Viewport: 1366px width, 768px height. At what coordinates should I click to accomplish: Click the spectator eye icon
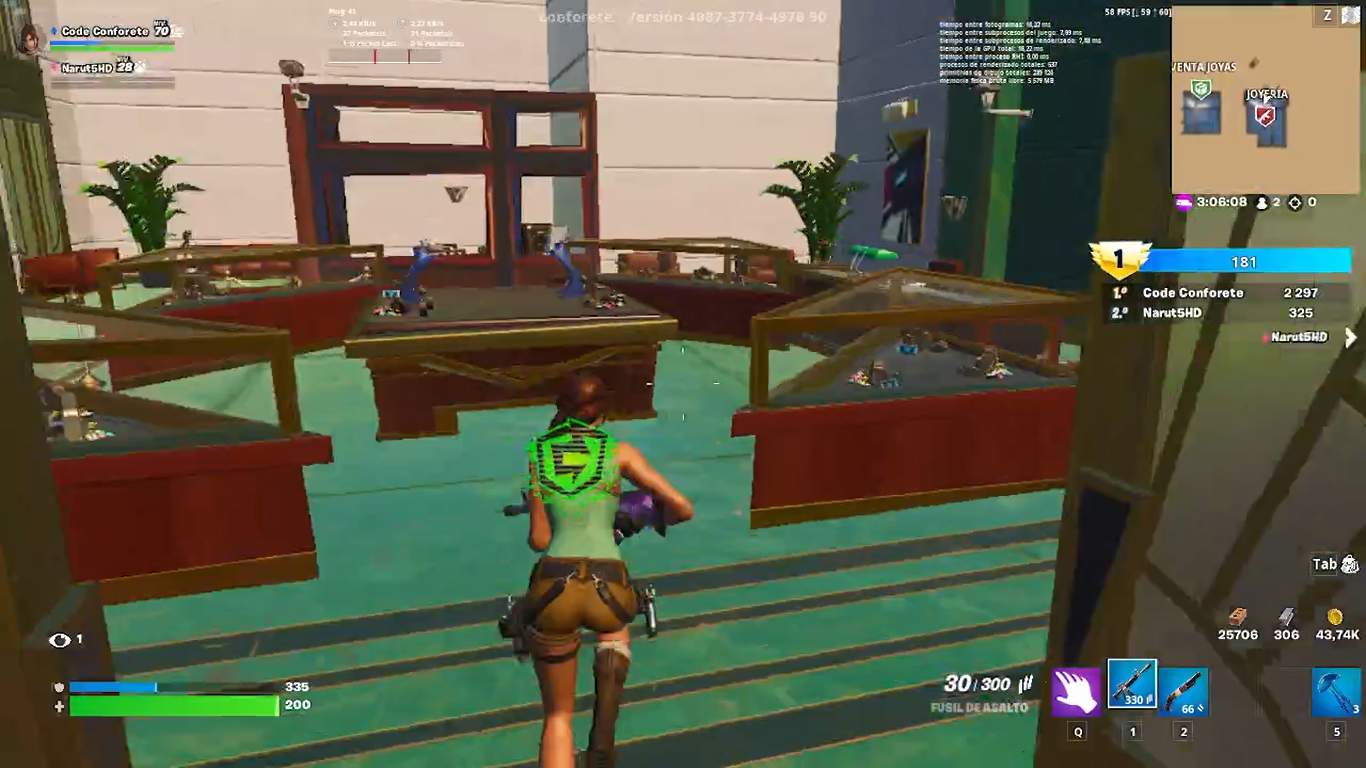coord(60,640)
